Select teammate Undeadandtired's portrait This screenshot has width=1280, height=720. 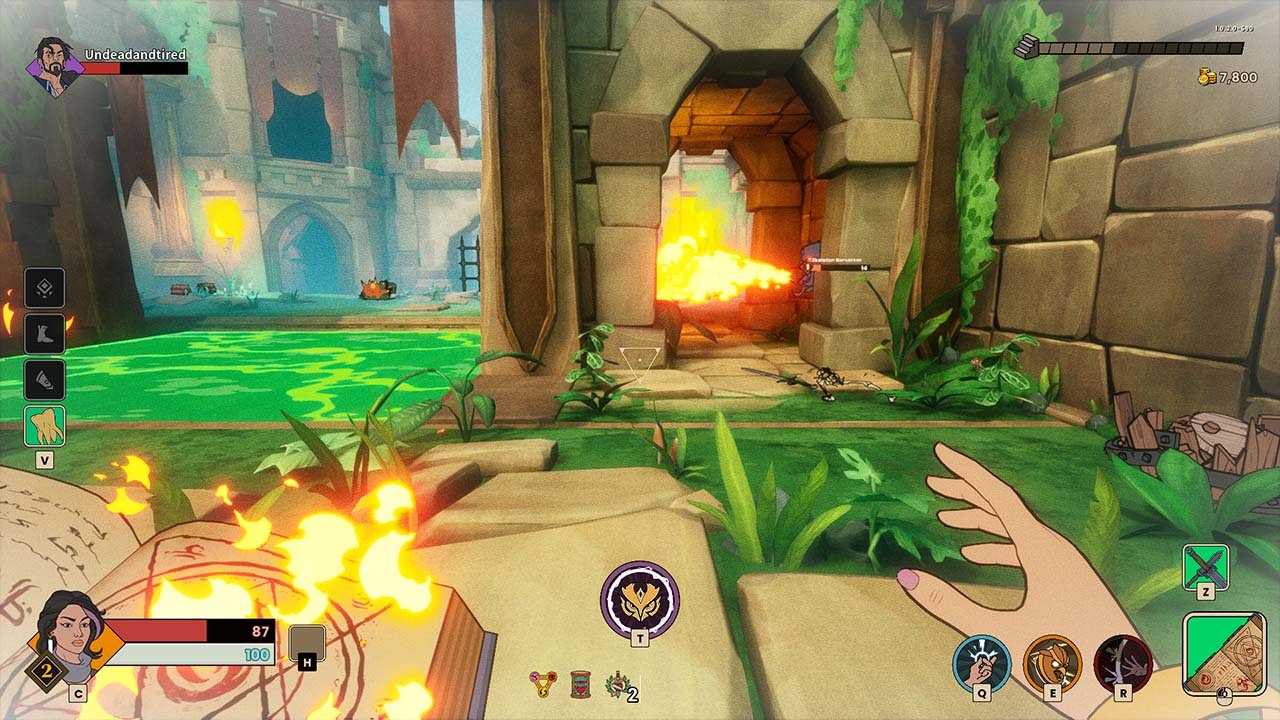(x=56, y=66)
